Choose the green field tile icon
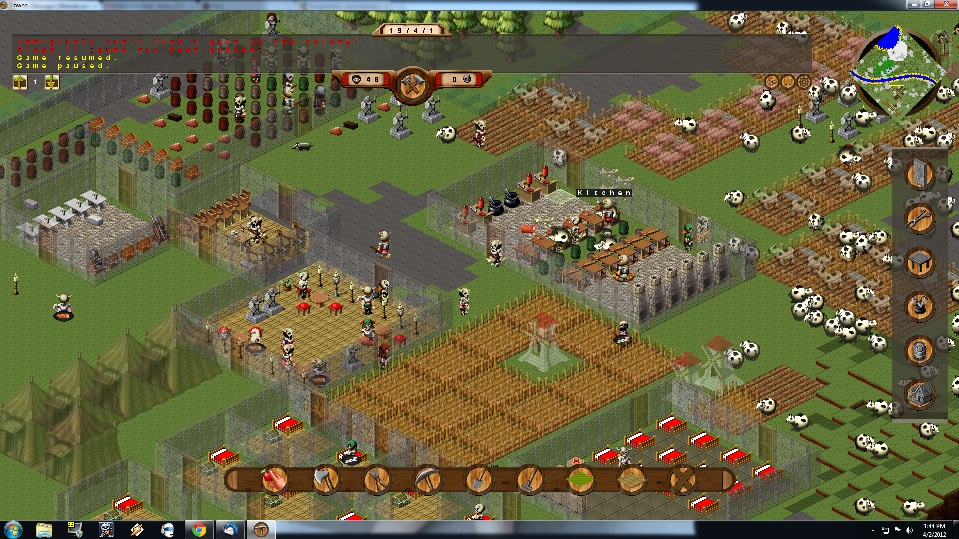Viewport: 959px width, 539px height. pos(580,480)
